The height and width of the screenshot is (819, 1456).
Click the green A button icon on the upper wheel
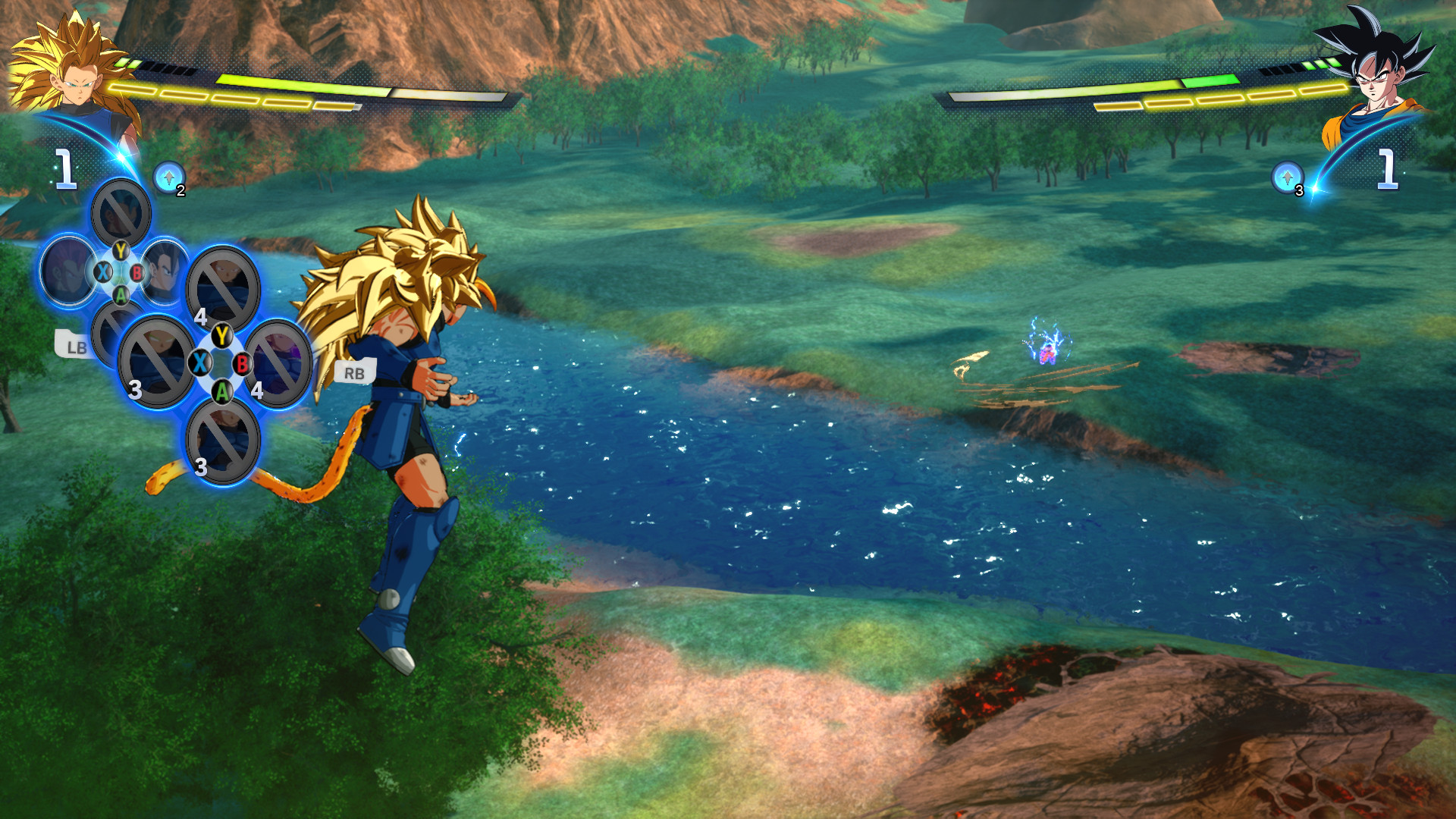(120, 297)
